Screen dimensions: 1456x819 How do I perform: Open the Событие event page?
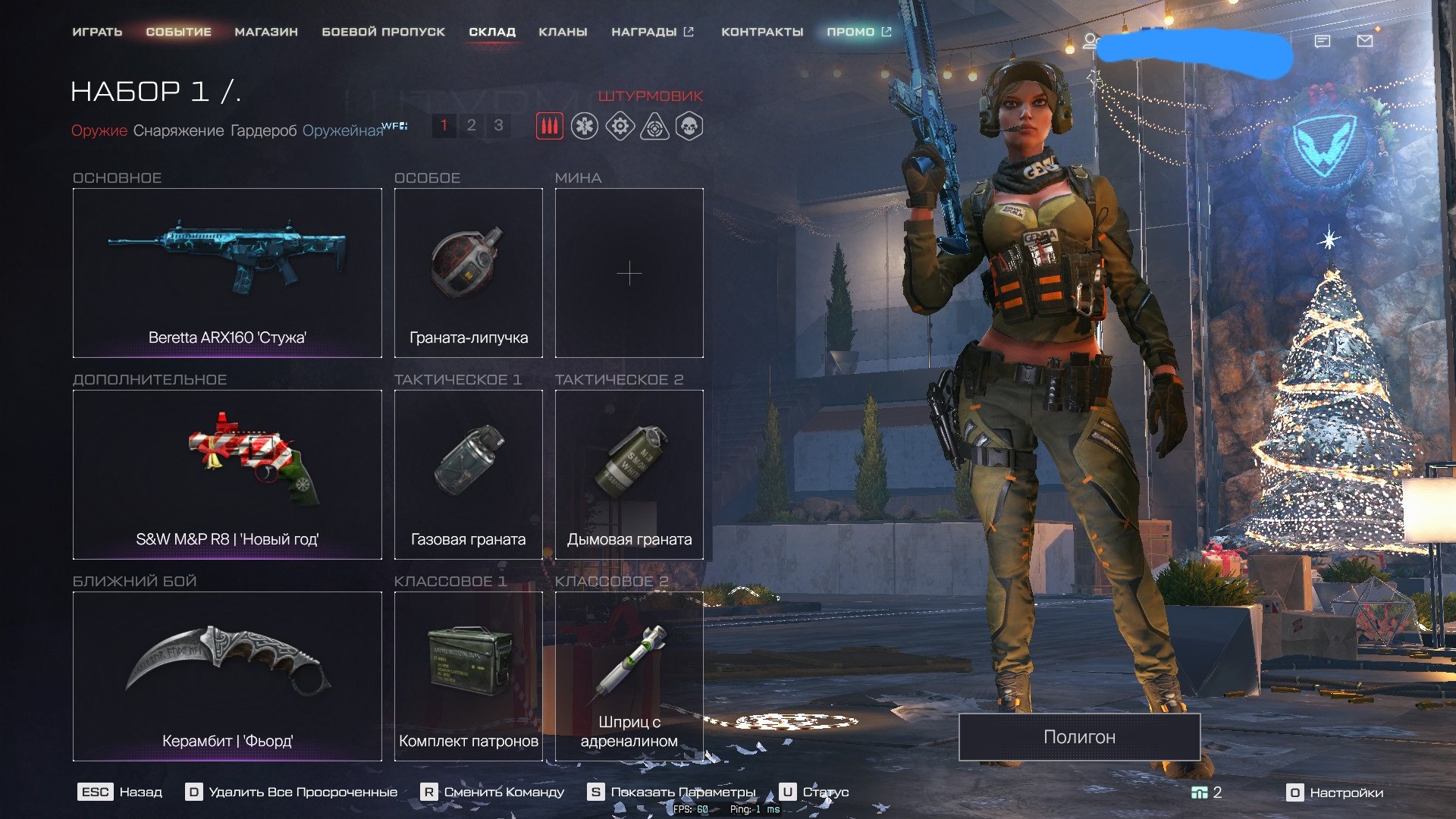[178, 32]
